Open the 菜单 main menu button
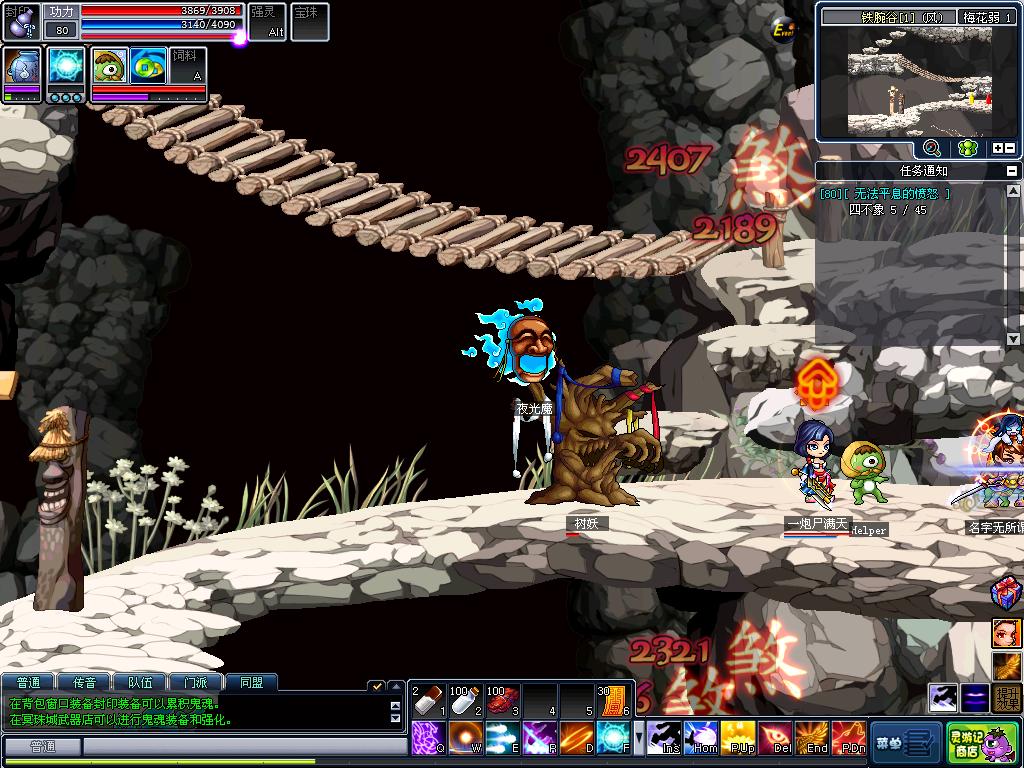This screenshot has height=768, width=1024. (904, 742)
